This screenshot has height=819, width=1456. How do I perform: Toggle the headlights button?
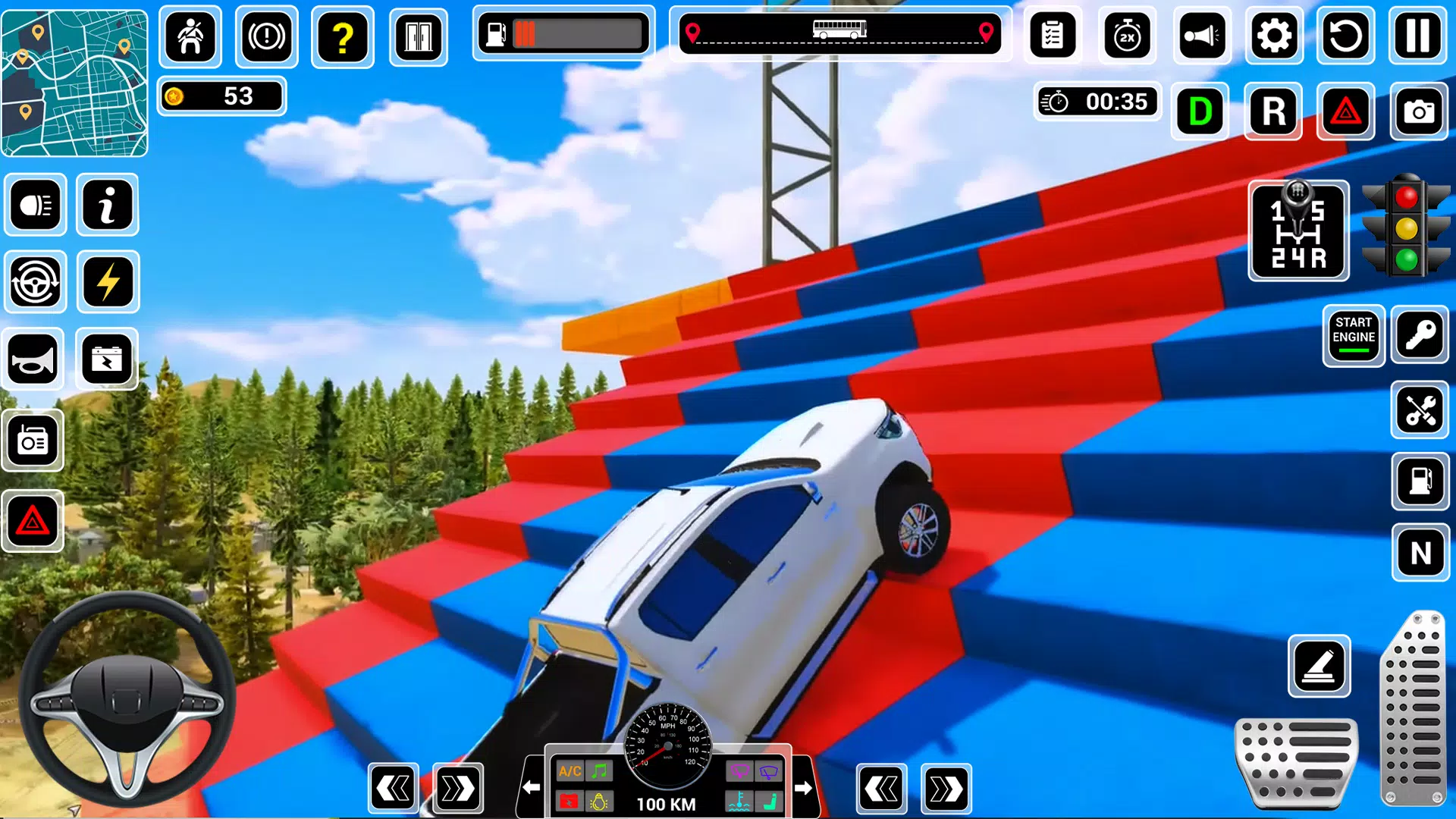pos(36,205)
